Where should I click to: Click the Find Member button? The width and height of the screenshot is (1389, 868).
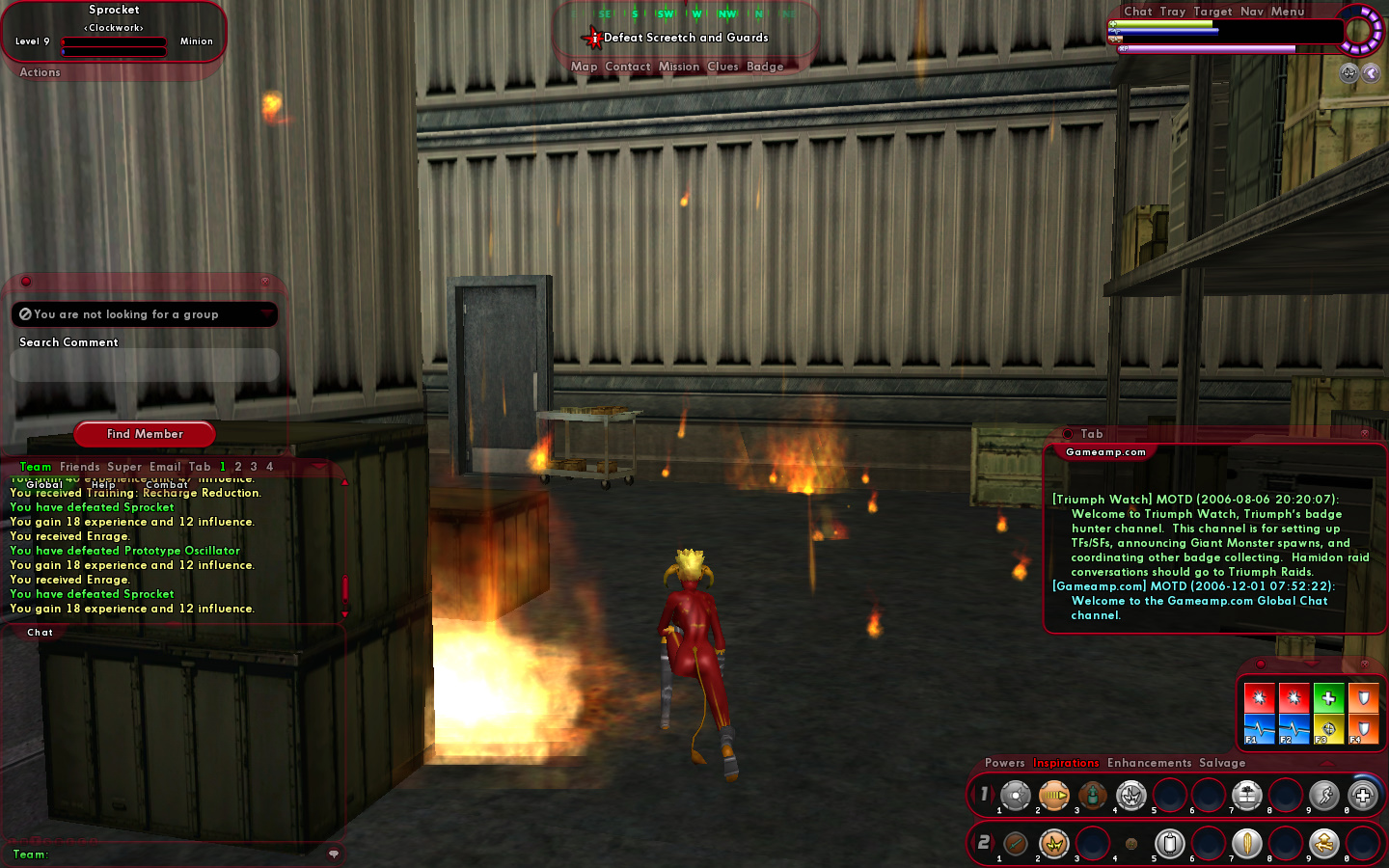[x=145, y=434]
